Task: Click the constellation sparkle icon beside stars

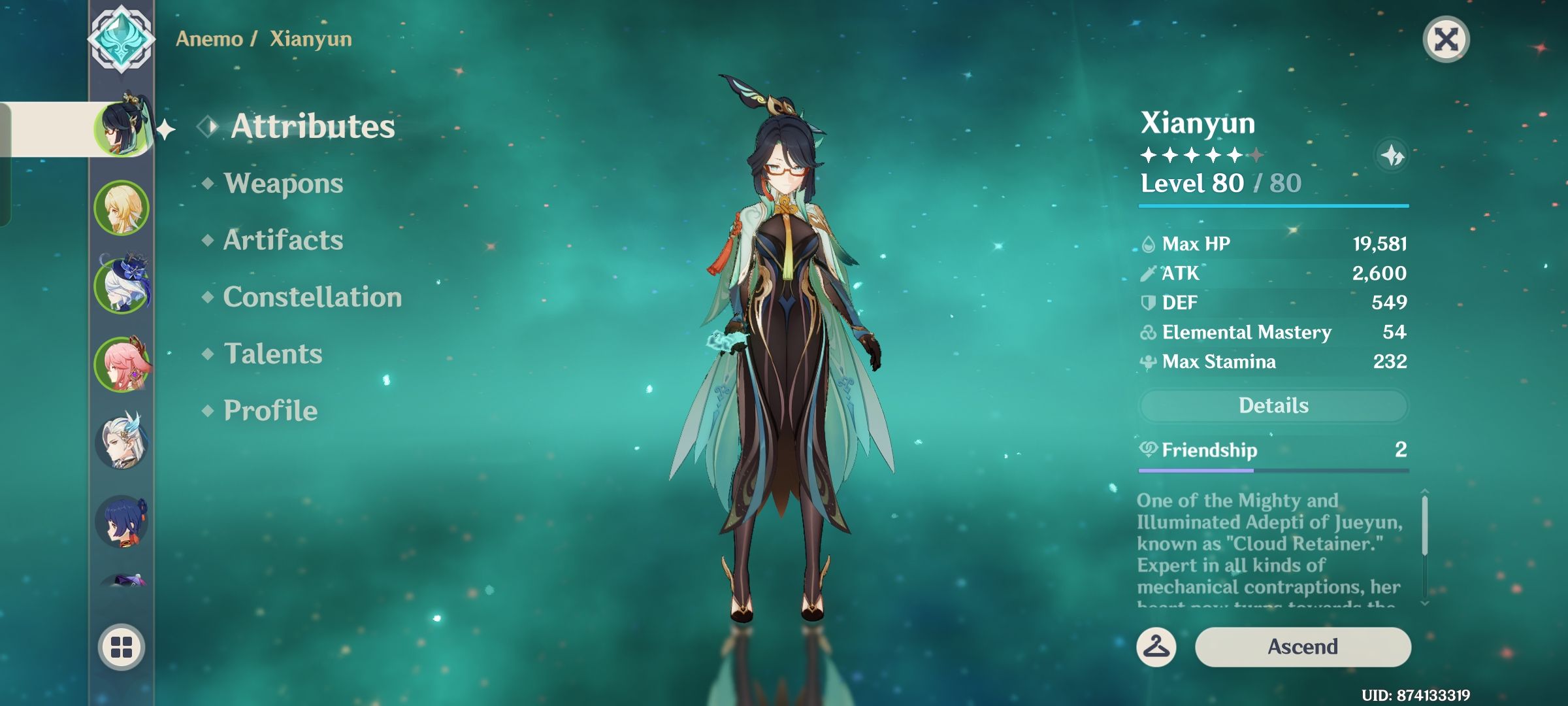Action: (x=1392, y=155)
